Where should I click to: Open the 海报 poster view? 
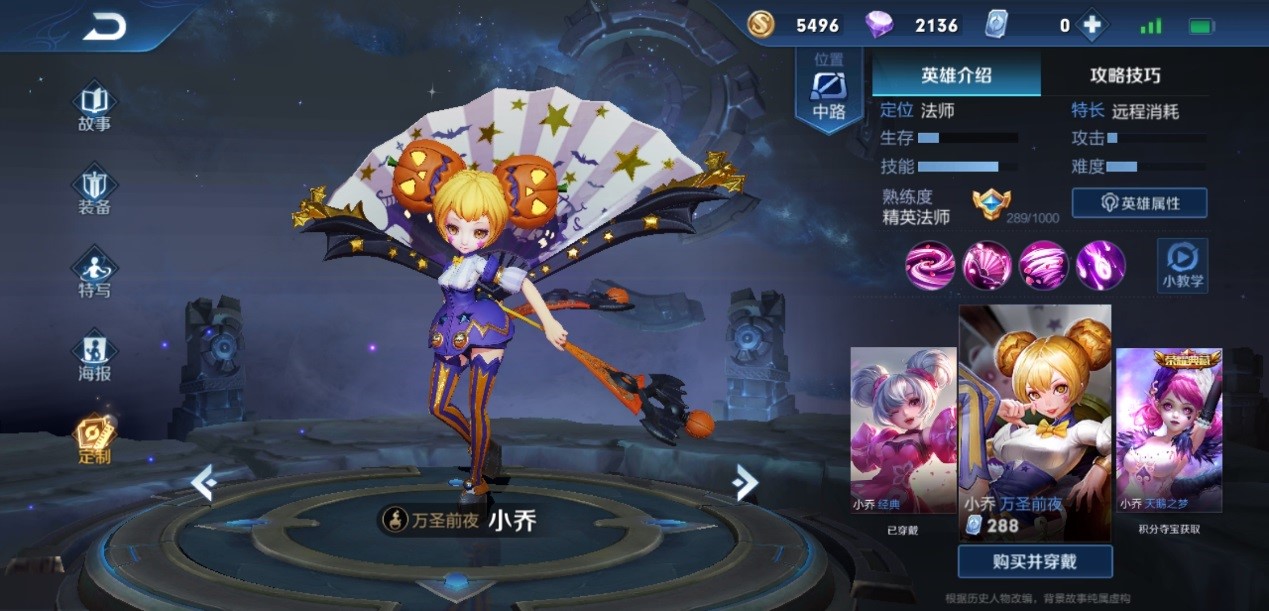95,357
